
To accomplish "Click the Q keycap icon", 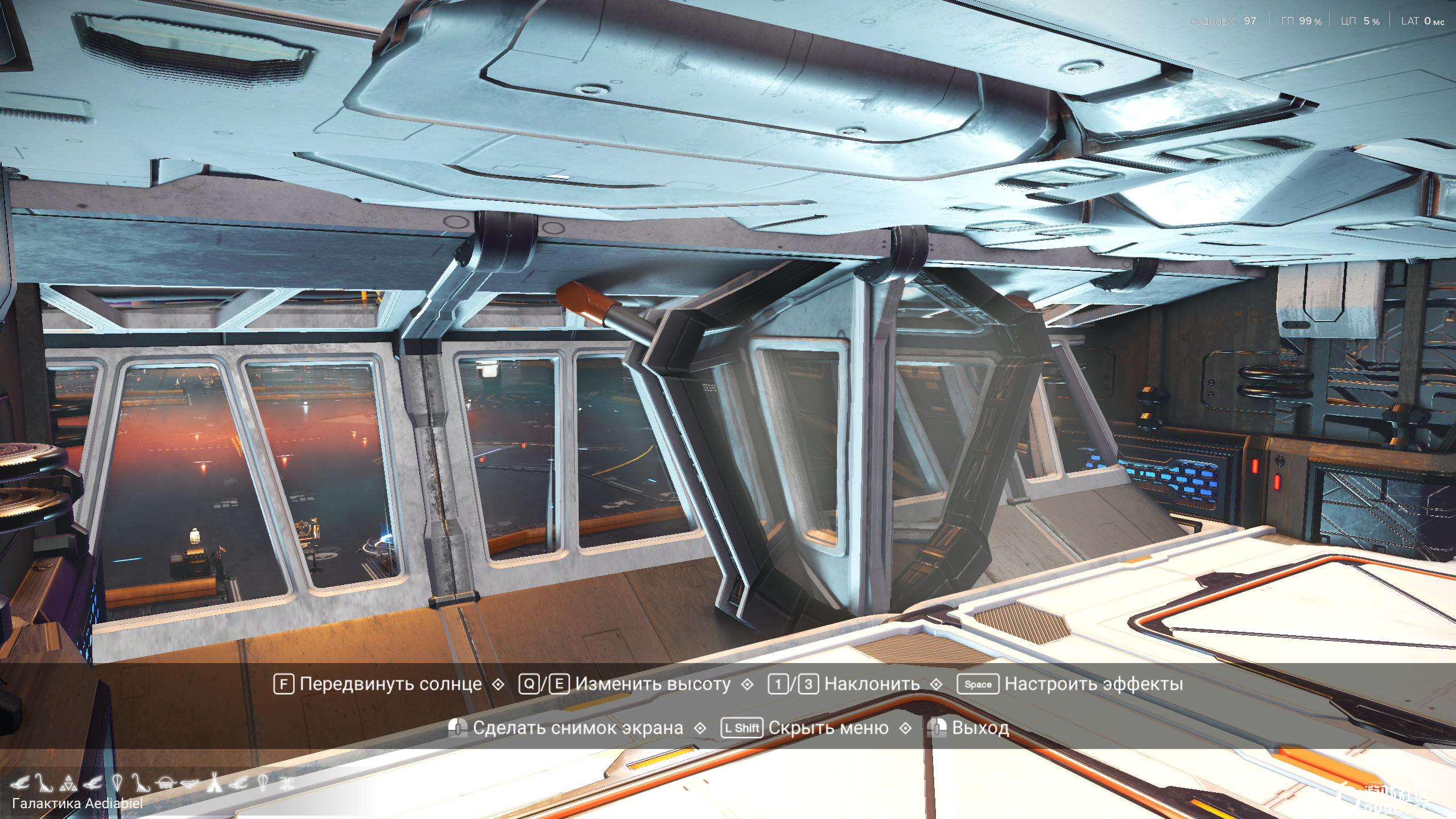I will (x=528, y=684).
